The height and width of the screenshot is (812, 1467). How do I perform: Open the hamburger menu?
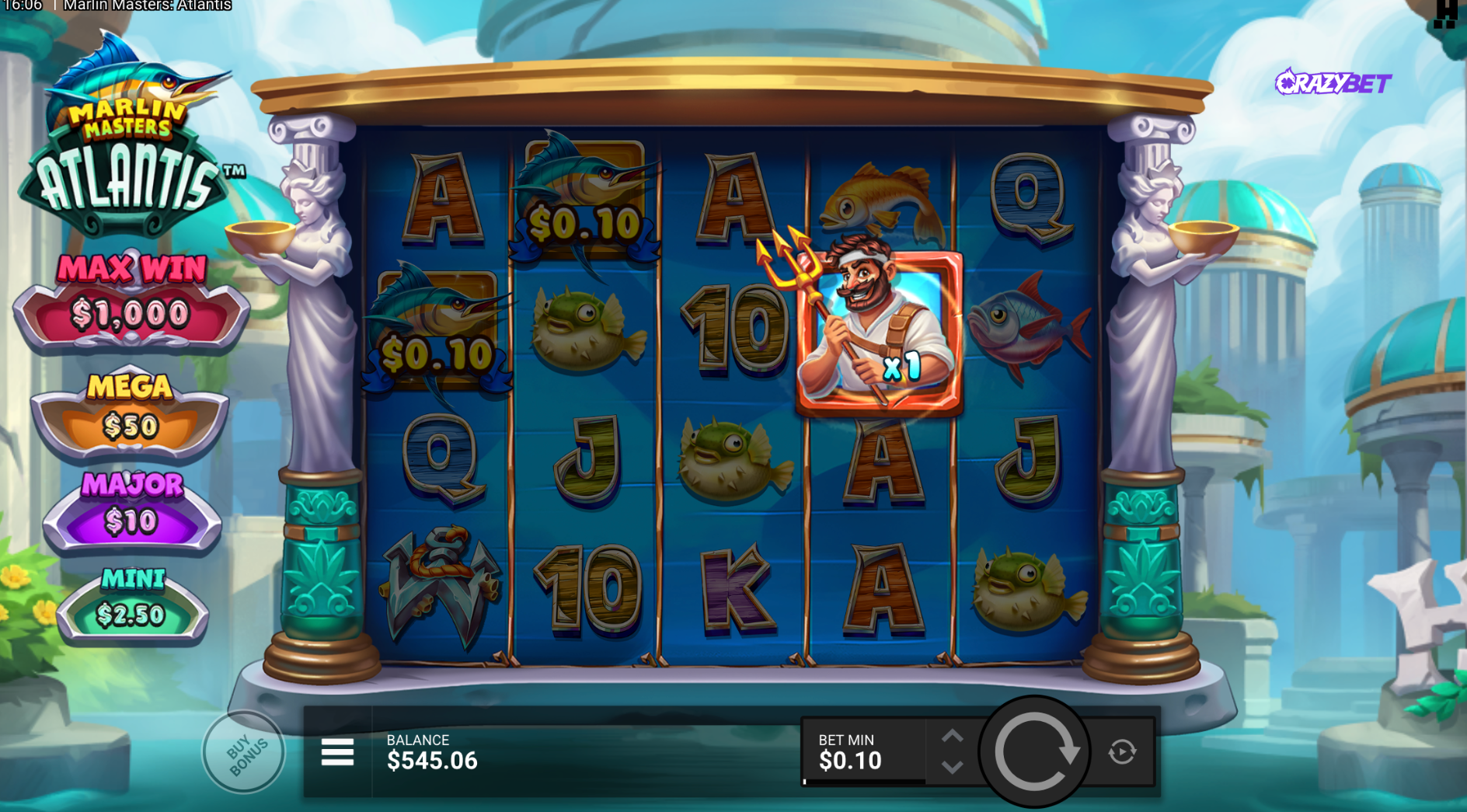(x=337, y=752)
